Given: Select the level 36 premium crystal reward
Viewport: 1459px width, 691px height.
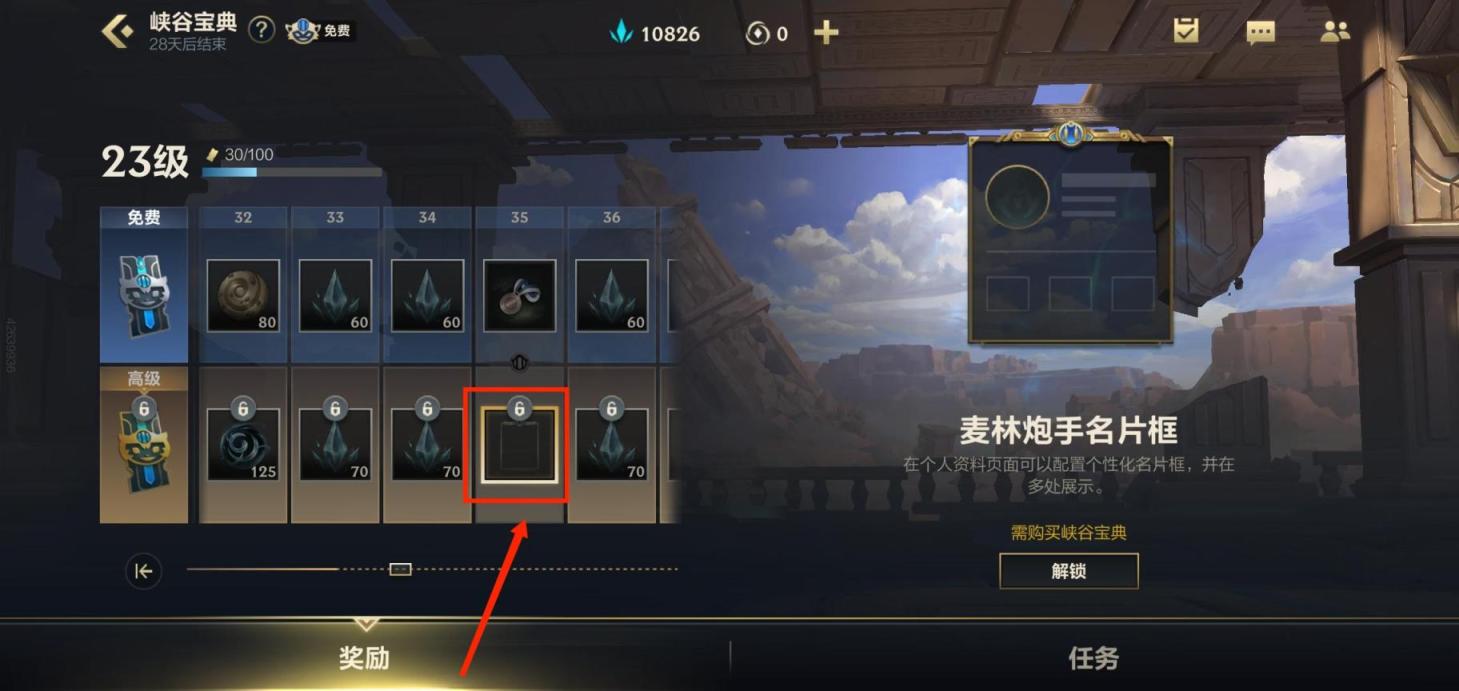Looking at the screenshot, I should pos(611,445).
